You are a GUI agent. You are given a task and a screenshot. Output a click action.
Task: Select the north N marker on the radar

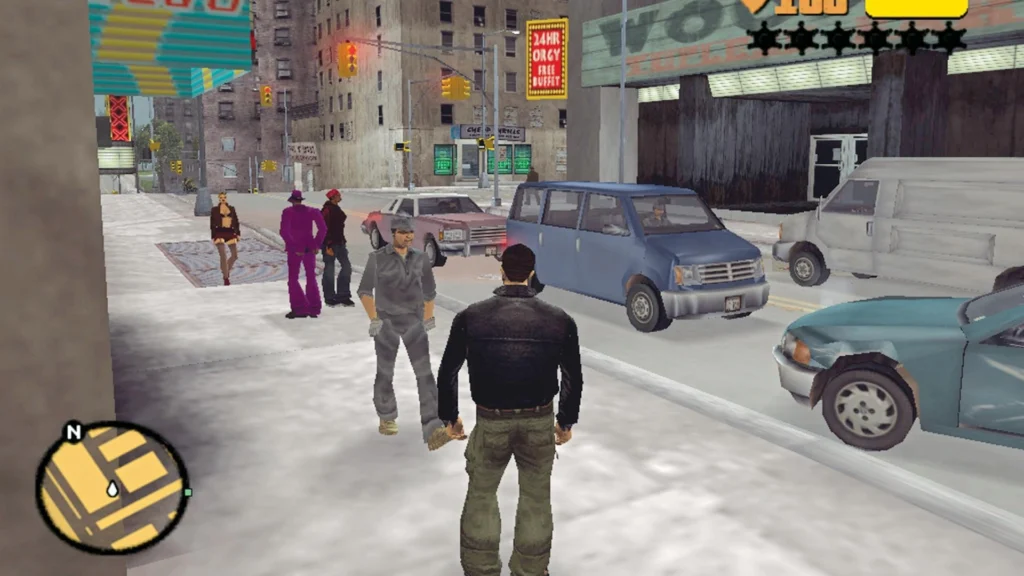[73, 433]
